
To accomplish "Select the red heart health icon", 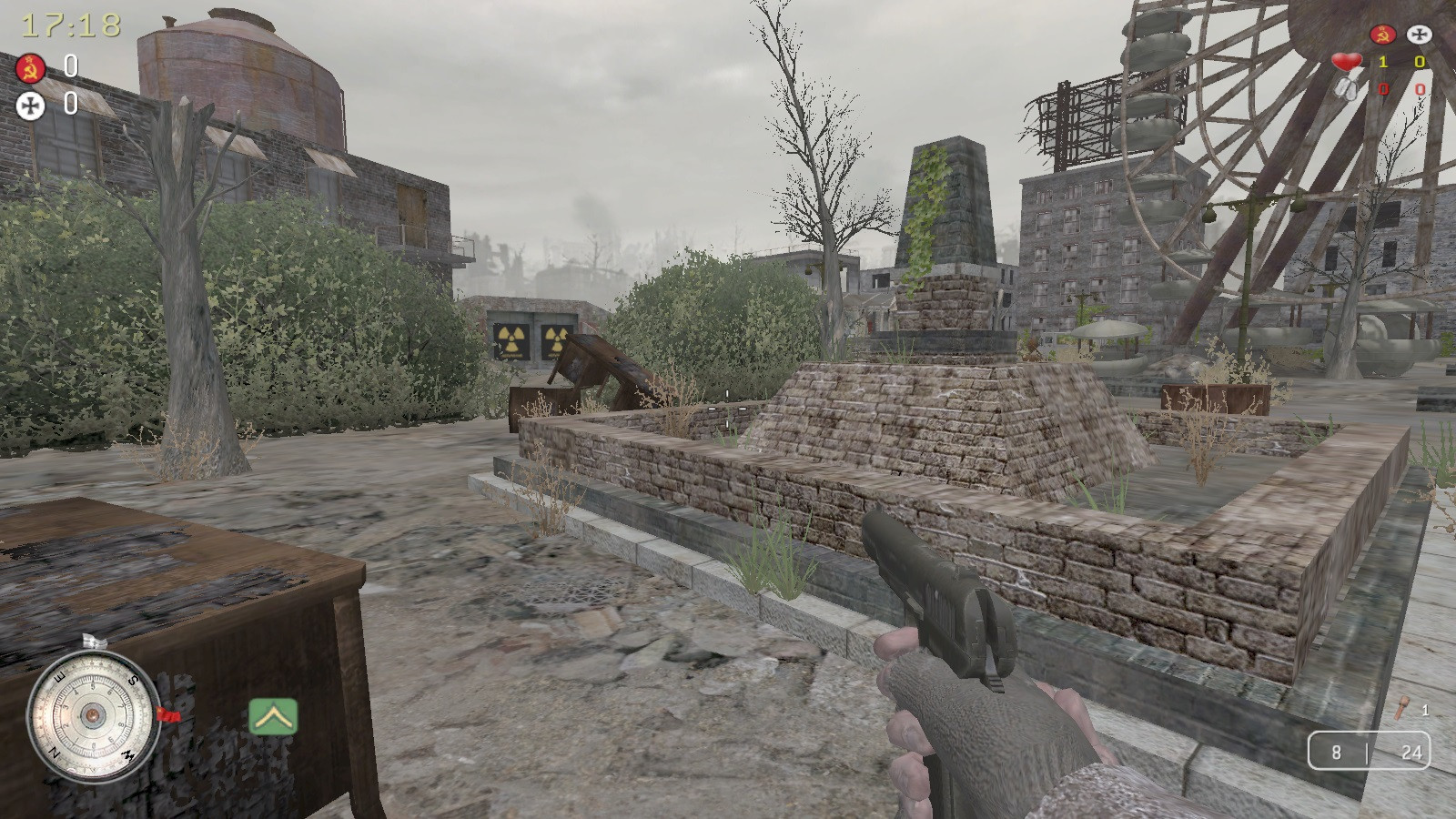I will point(1347,61).
